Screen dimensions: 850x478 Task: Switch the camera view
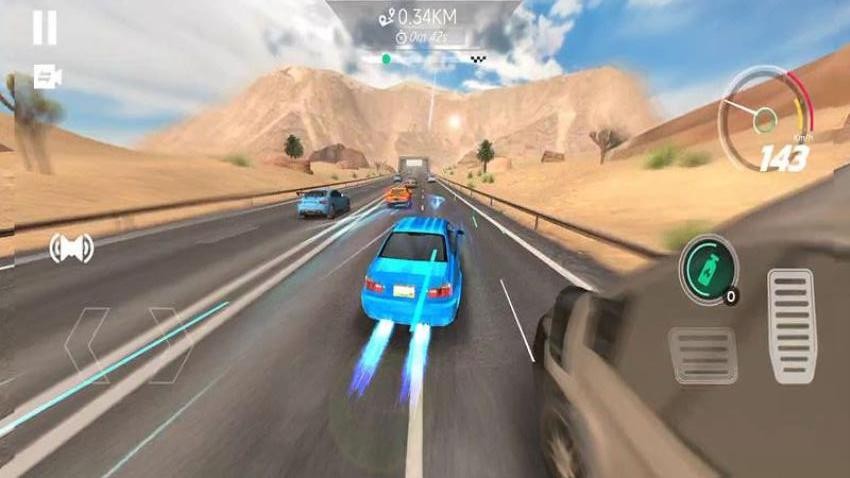tap(45, 76)
